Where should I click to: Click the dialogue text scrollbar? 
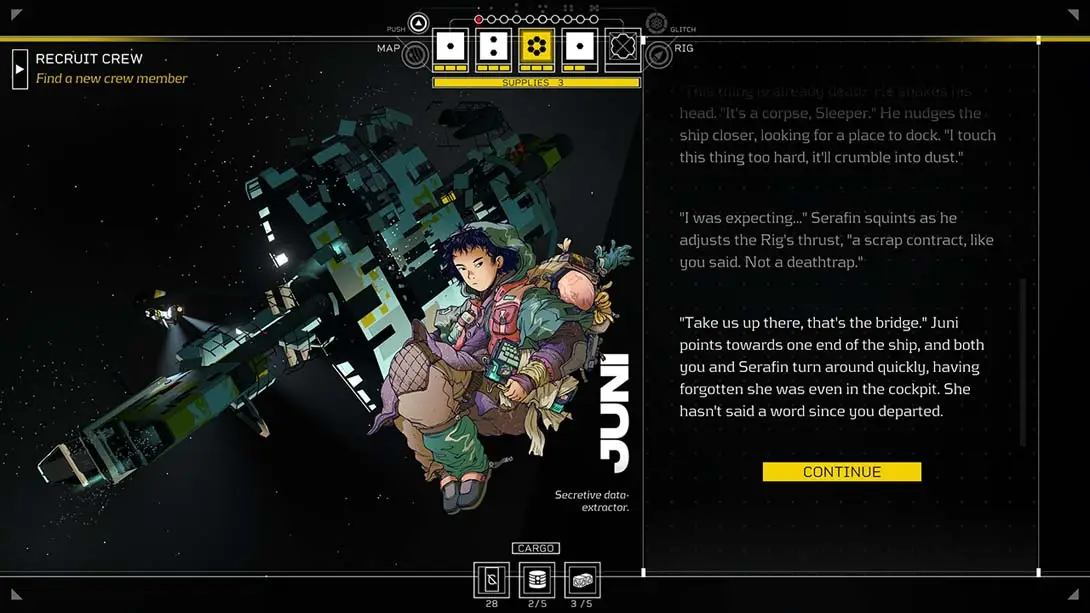tap(1023, 362)
